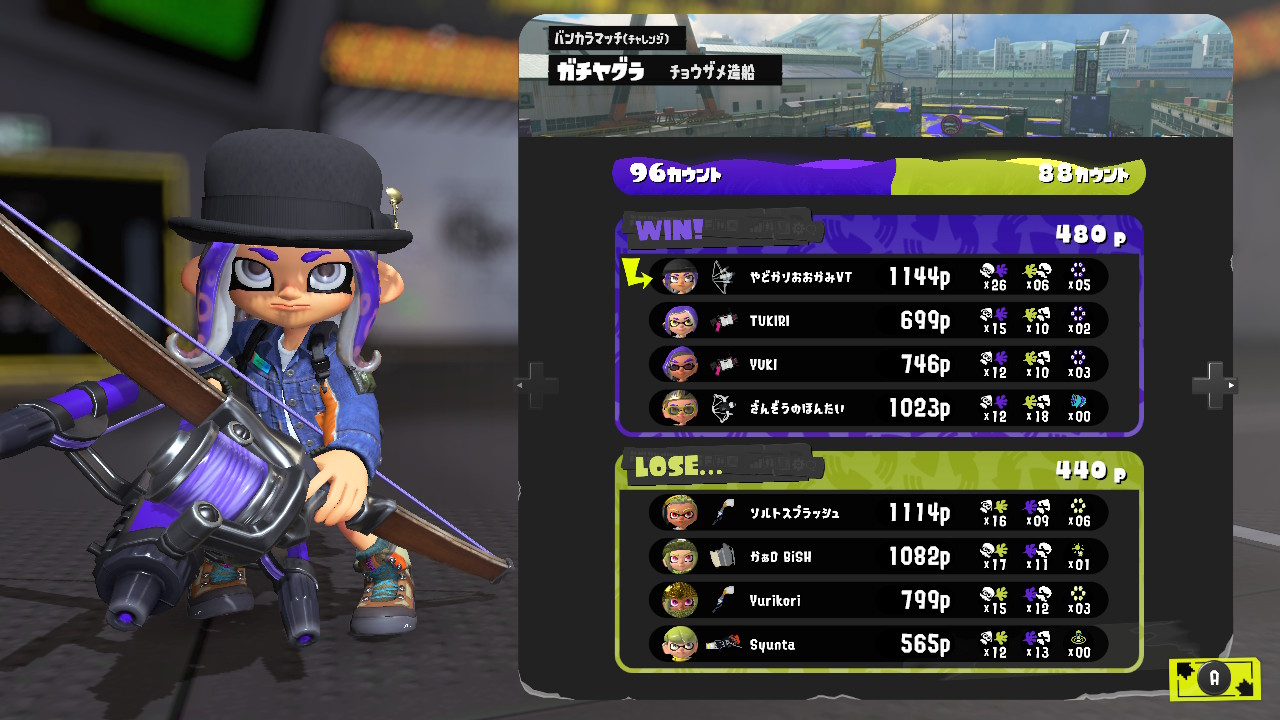Viewport: 1280px width, 720px height.
Task: Click the yellow arrow marking your player
Action: pos(637,270)
